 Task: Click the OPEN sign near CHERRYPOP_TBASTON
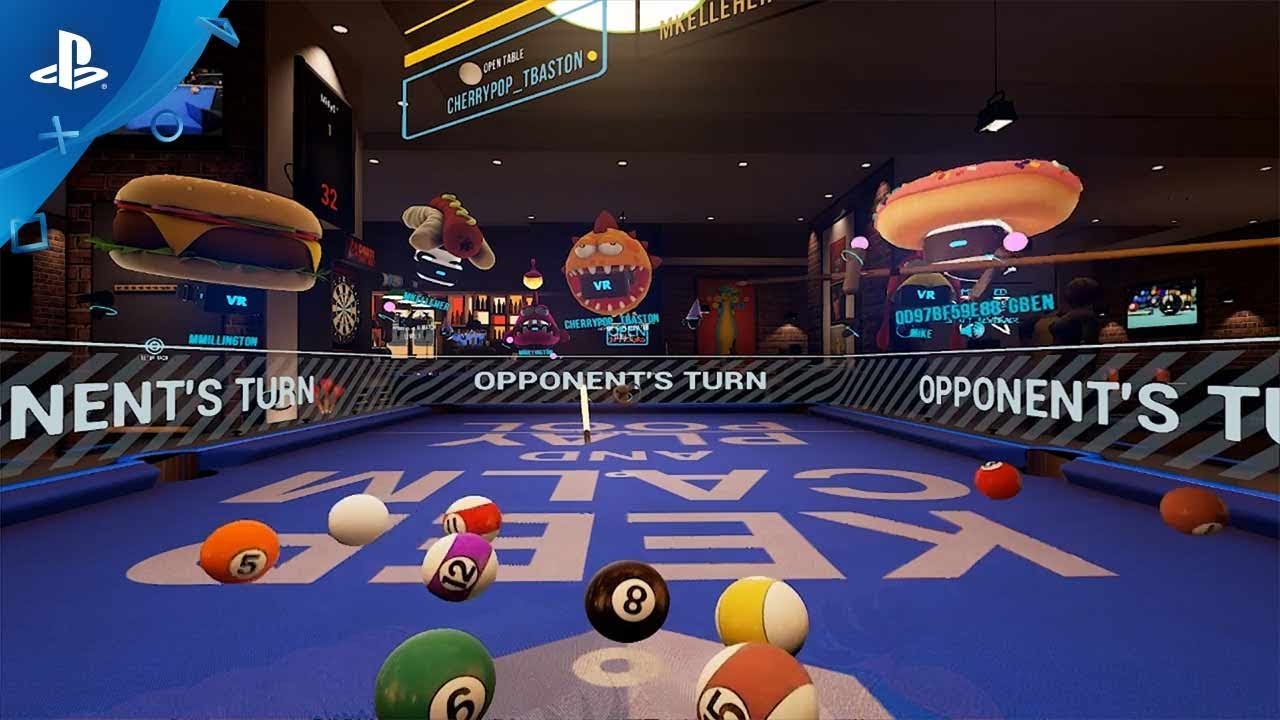[627, 333]
